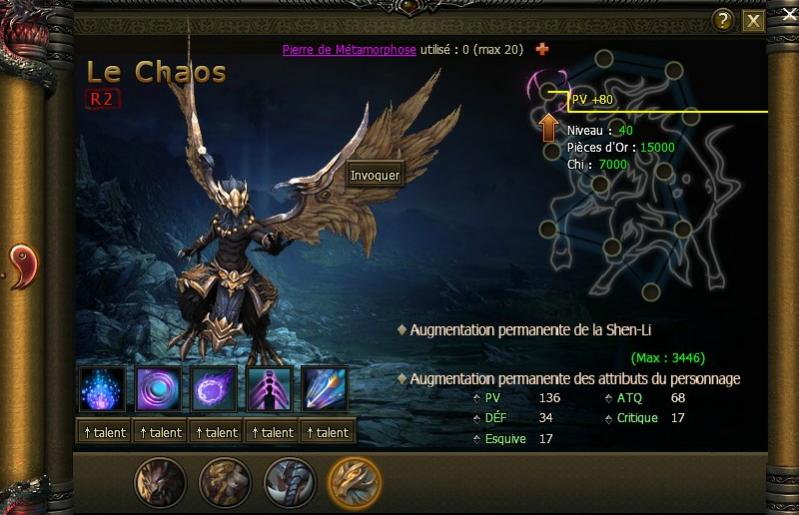Click the Invoquer button
Image resolution: width=799 pixels, height=515 pixels.
[x=375, y=175]
